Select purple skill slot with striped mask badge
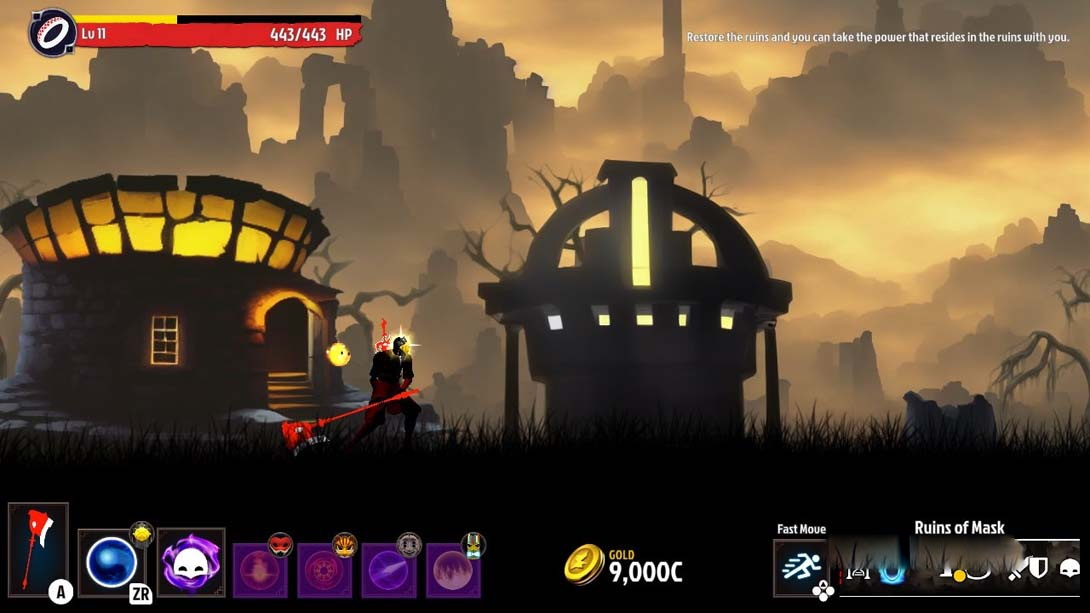The height and width of the screenshot is (613, 1090). (457, 570)
